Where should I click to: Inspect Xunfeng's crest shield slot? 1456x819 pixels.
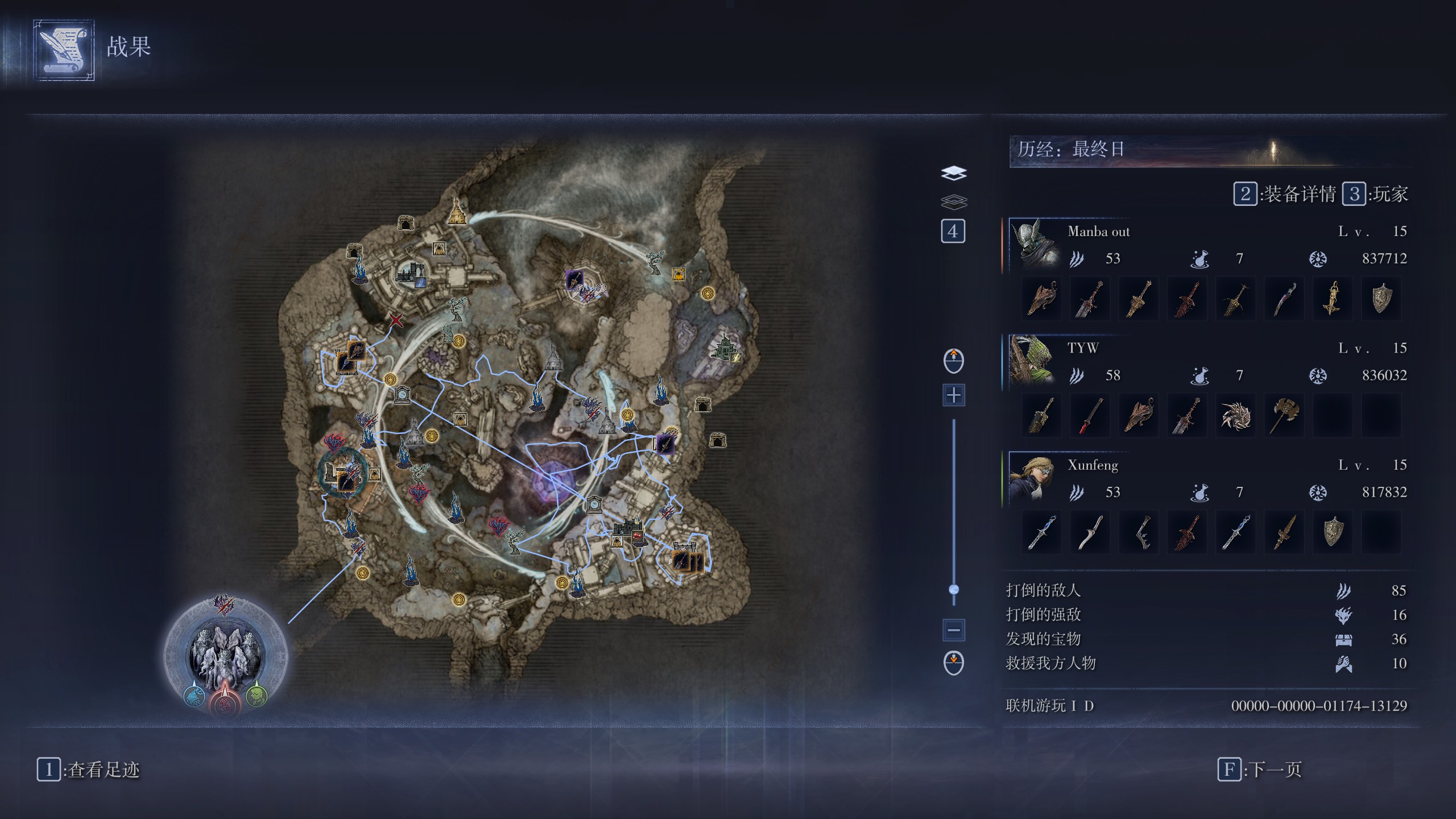coord(1333,532)
